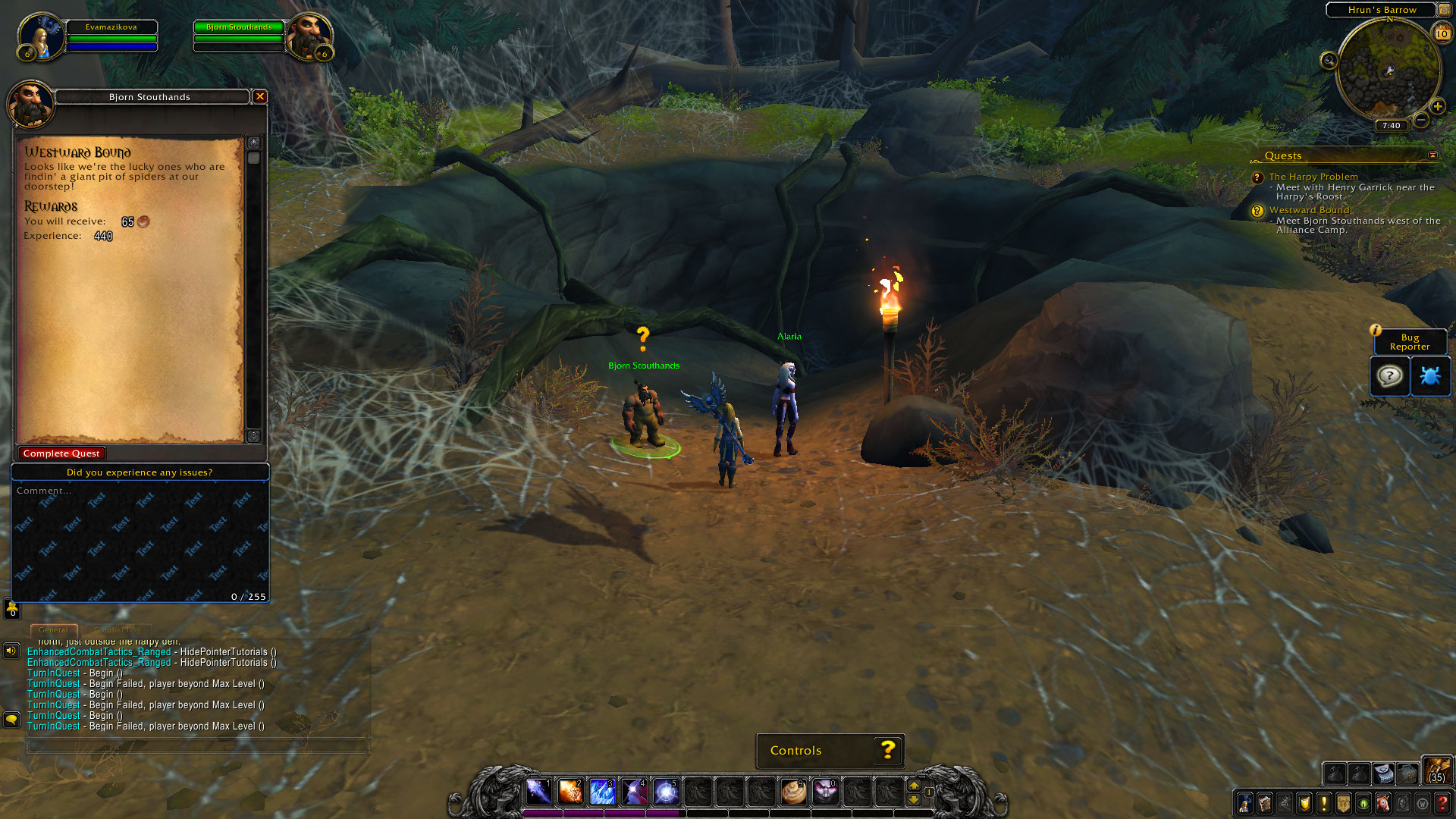
Task: Toggle the minimap tracking magnifier button
Action: pos(1329,61)
